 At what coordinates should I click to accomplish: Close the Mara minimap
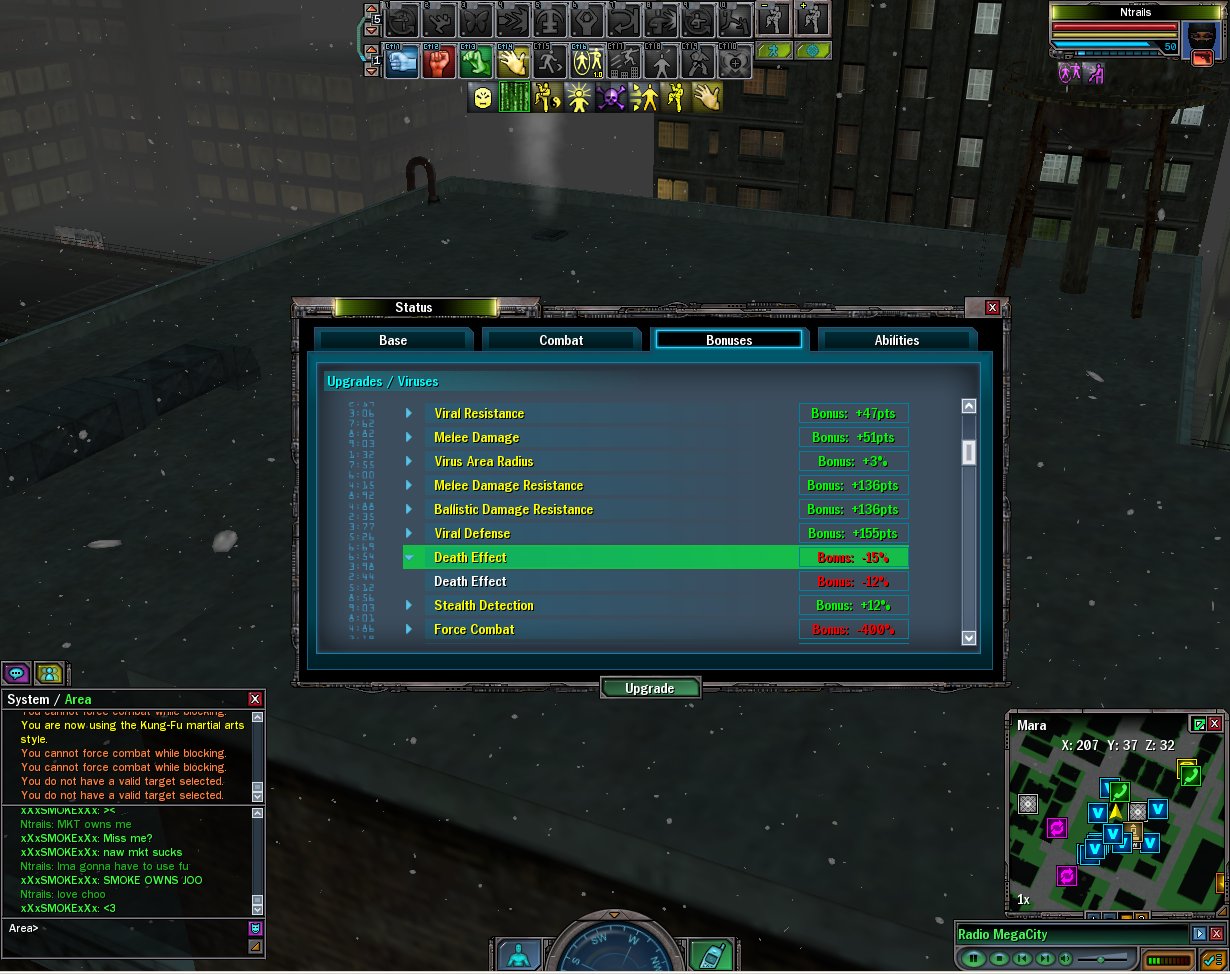pos(1215,724)
